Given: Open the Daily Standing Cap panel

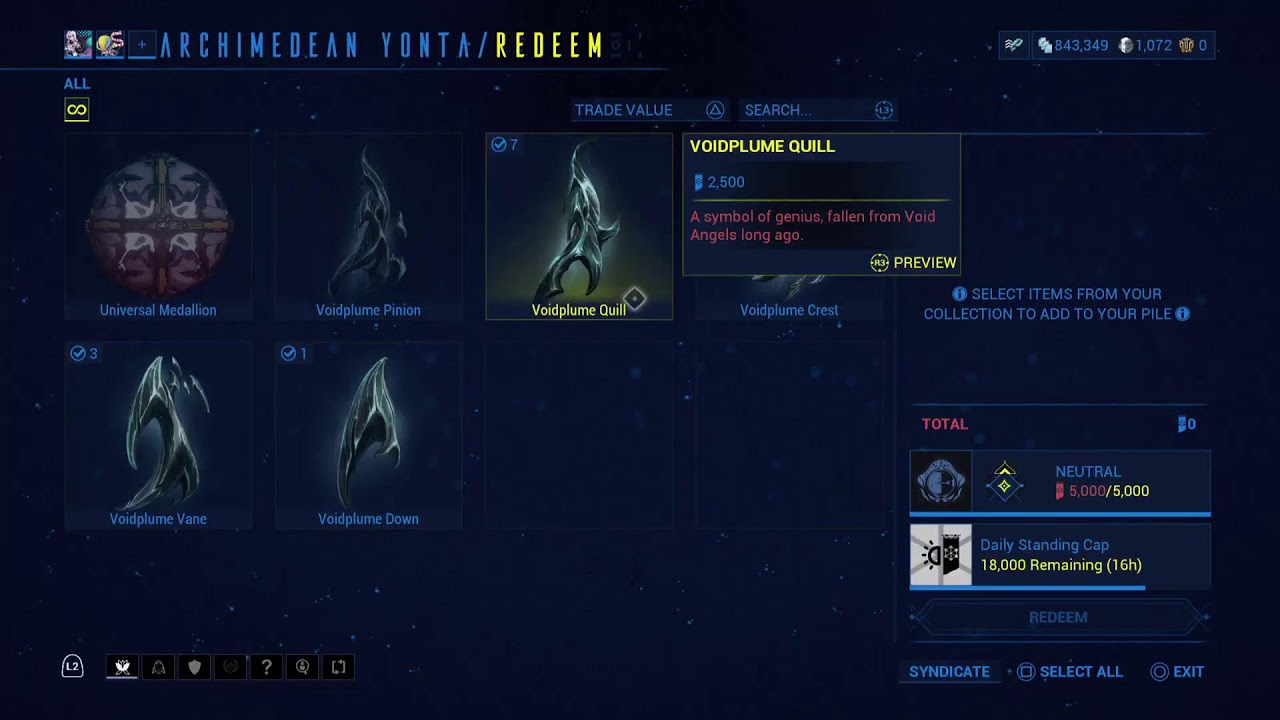Looking at the screenshot, I should (1060, 555).
